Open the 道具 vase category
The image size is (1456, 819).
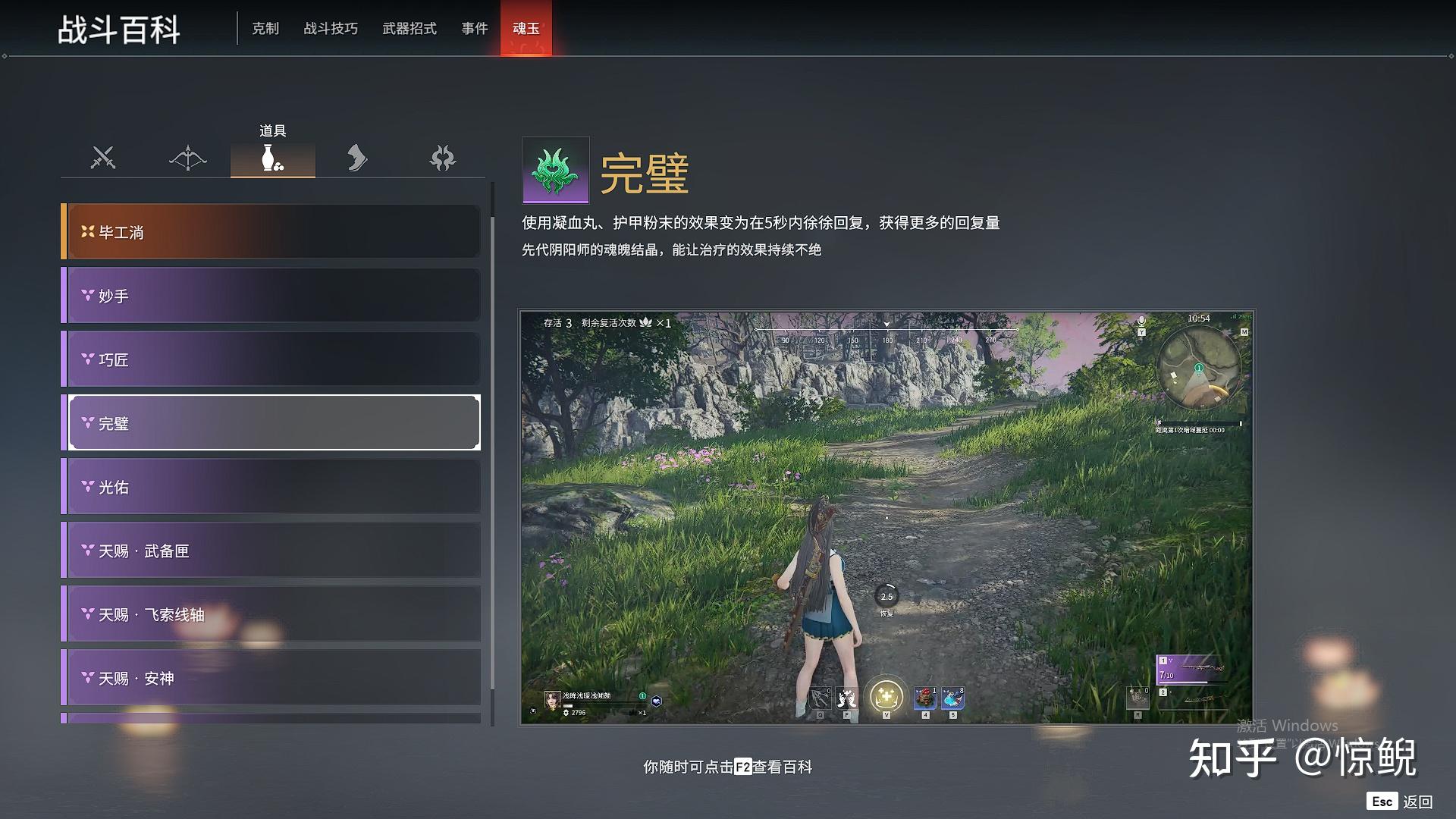tap(273, 158)
